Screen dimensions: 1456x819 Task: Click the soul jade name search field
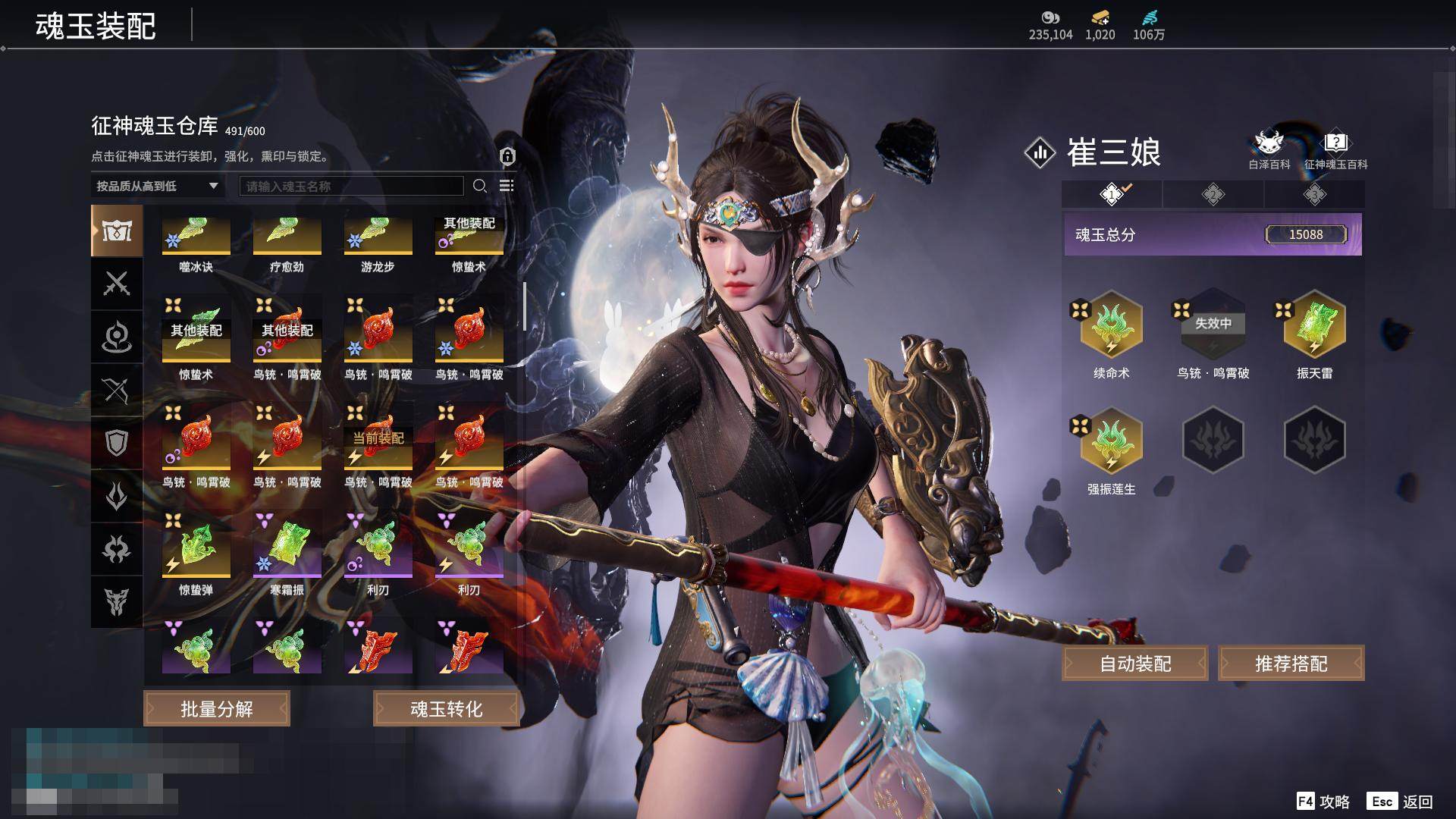coord(351,186)
